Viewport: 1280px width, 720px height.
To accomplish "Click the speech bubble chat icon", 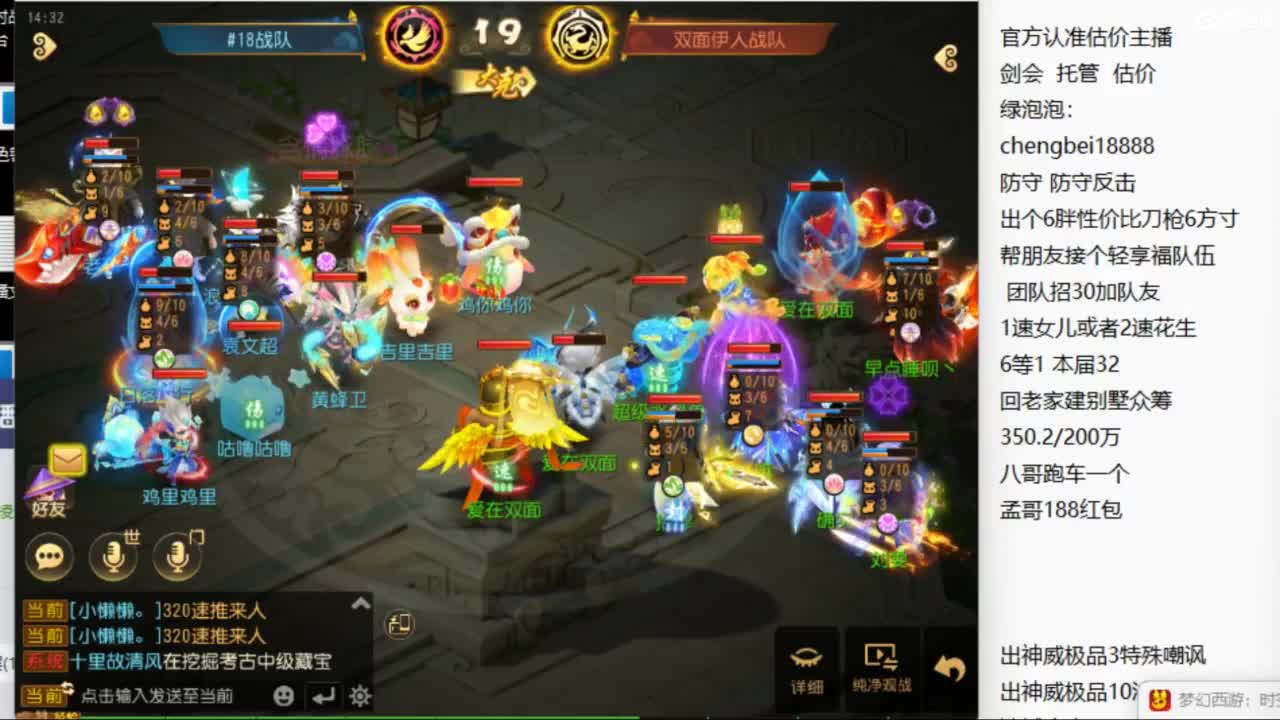I will click(48, 557).
